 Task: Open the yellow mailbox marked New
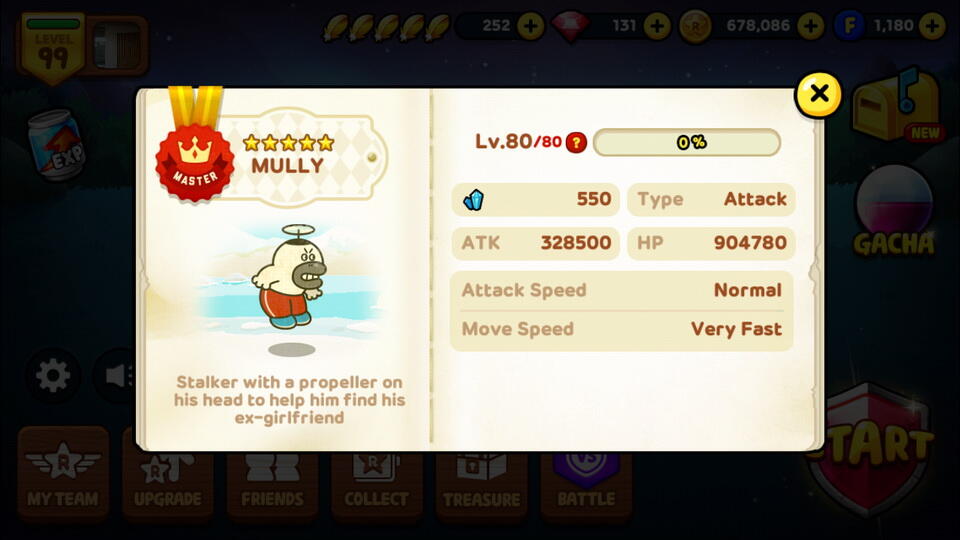click(895, 105)
